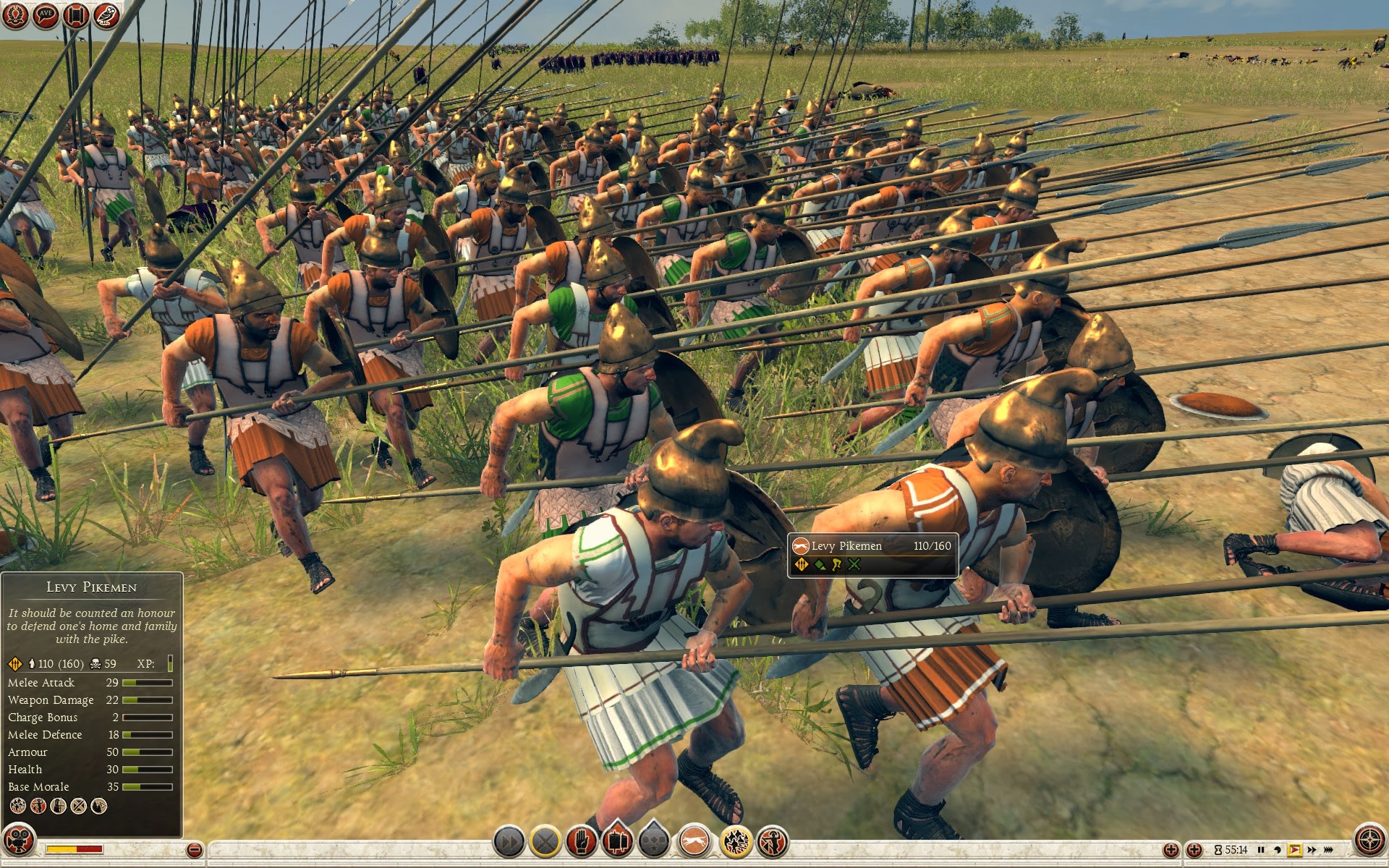The height and width of the screenshot is (868, 1389).
Task: Activate the dancing figure ability button
Action: tap(773, 842)
